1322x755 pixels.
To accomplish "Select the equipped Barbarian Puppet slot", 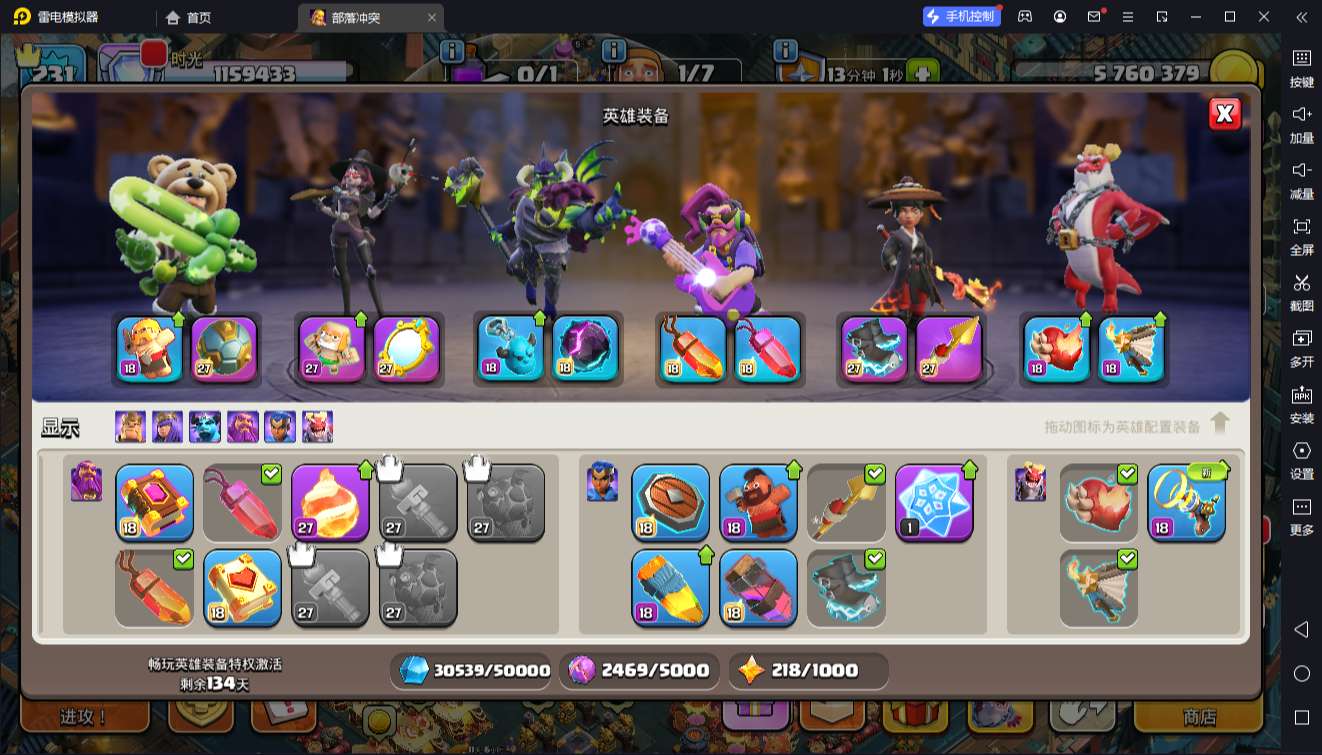I will point(150,349).
